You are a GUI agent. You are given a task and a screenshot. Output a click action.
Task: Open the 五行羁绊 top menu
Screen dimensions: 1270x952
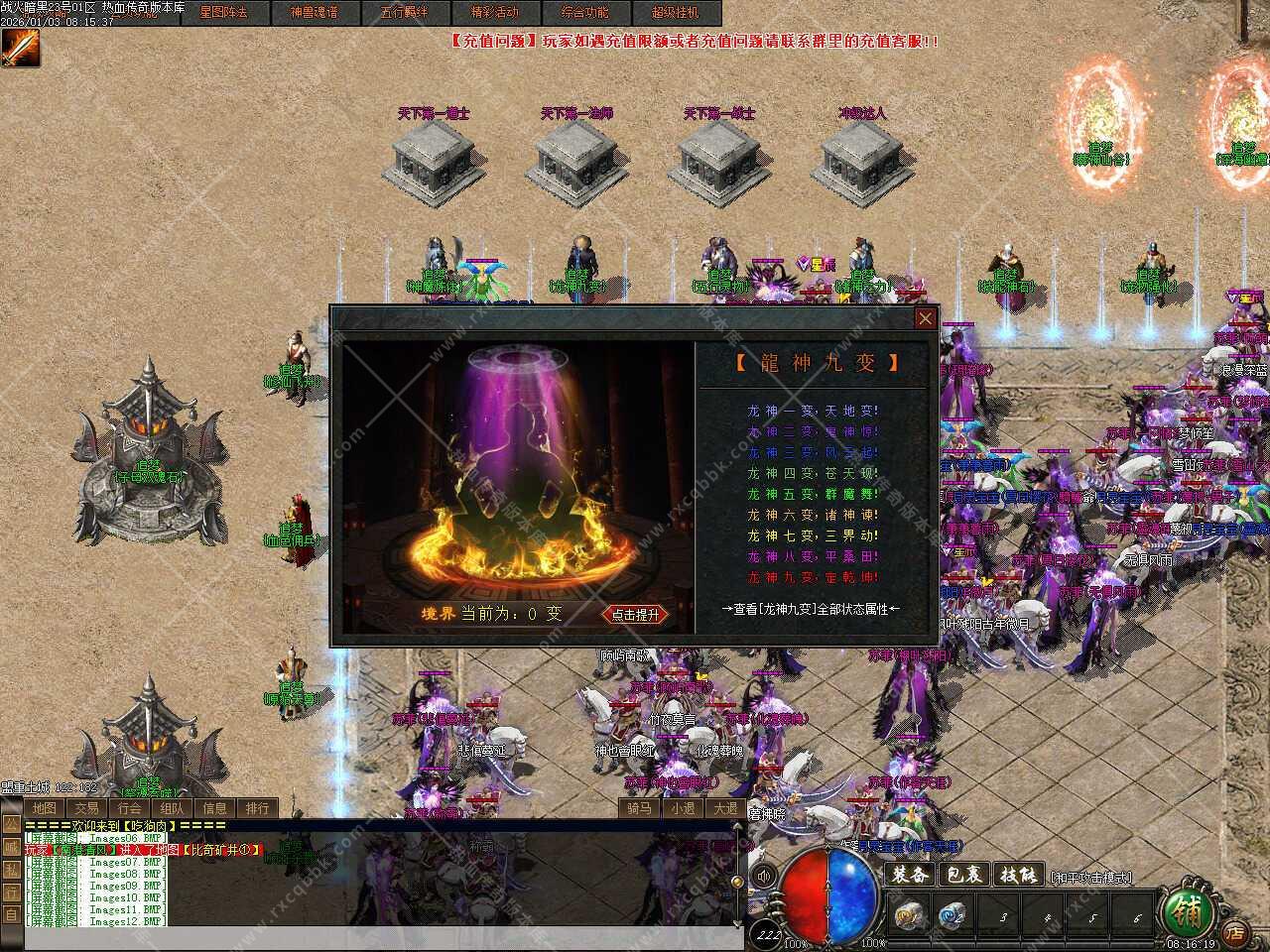[x=404, y=13]
